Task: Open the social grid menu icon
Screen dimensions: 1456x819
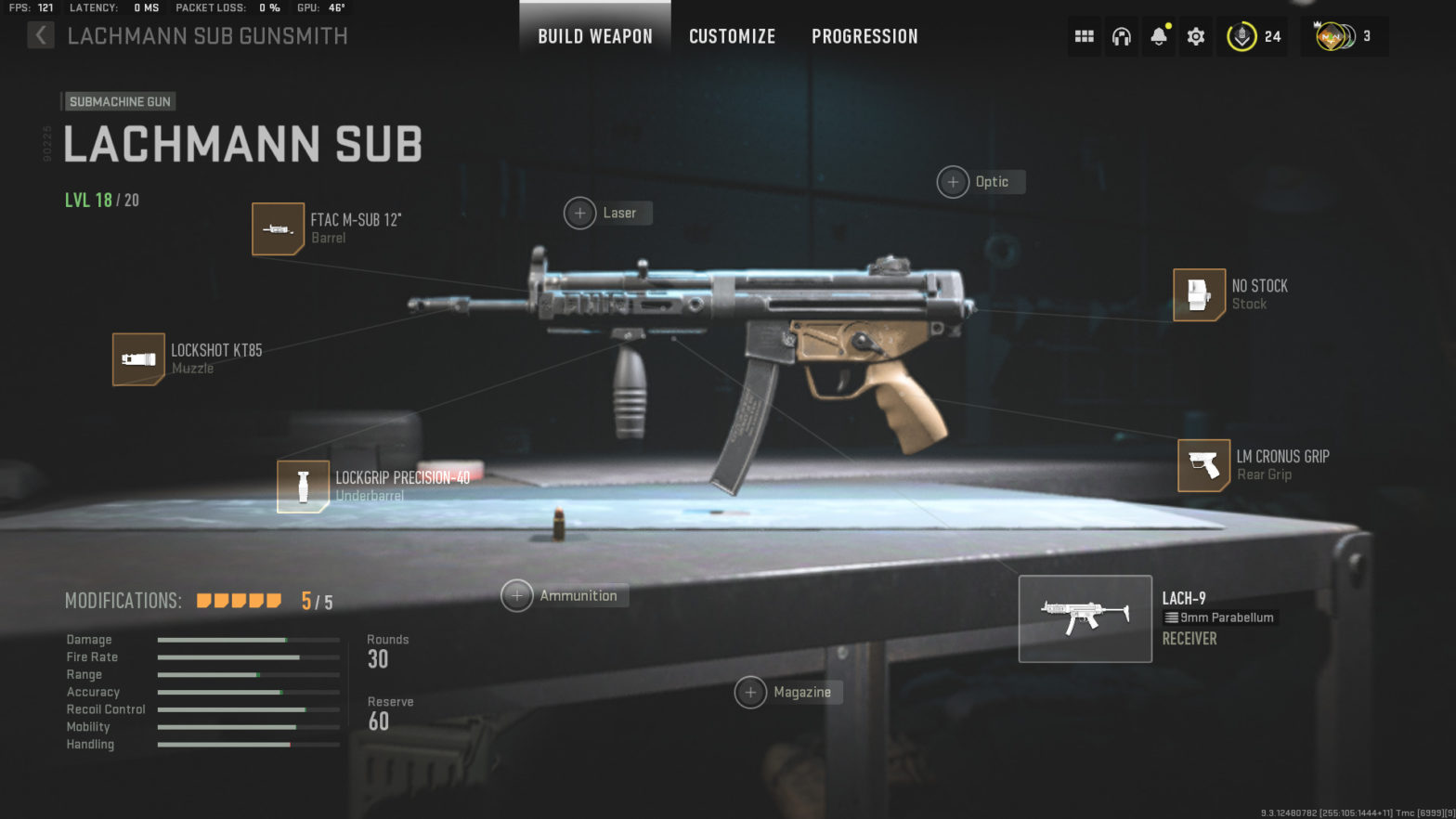Action: click(x=1084, y=36)
